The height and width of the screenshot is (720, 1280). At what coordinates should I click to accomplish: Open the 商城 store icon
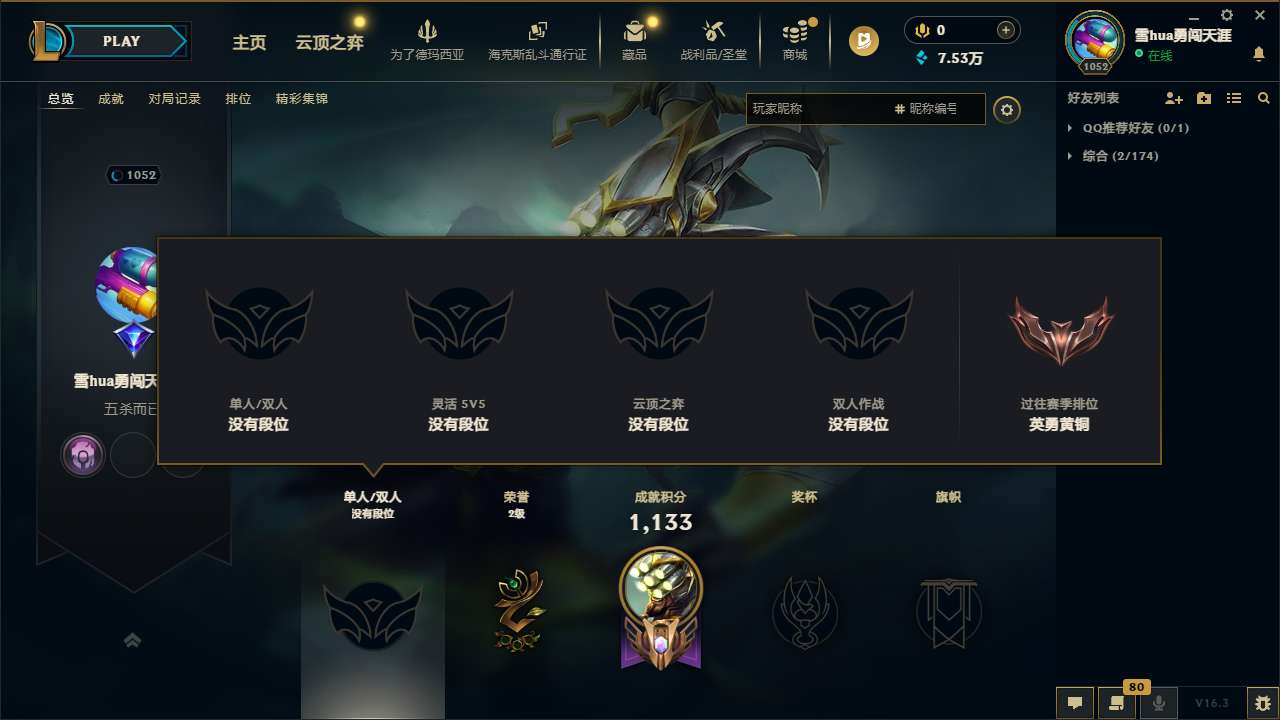click(795, 30)
